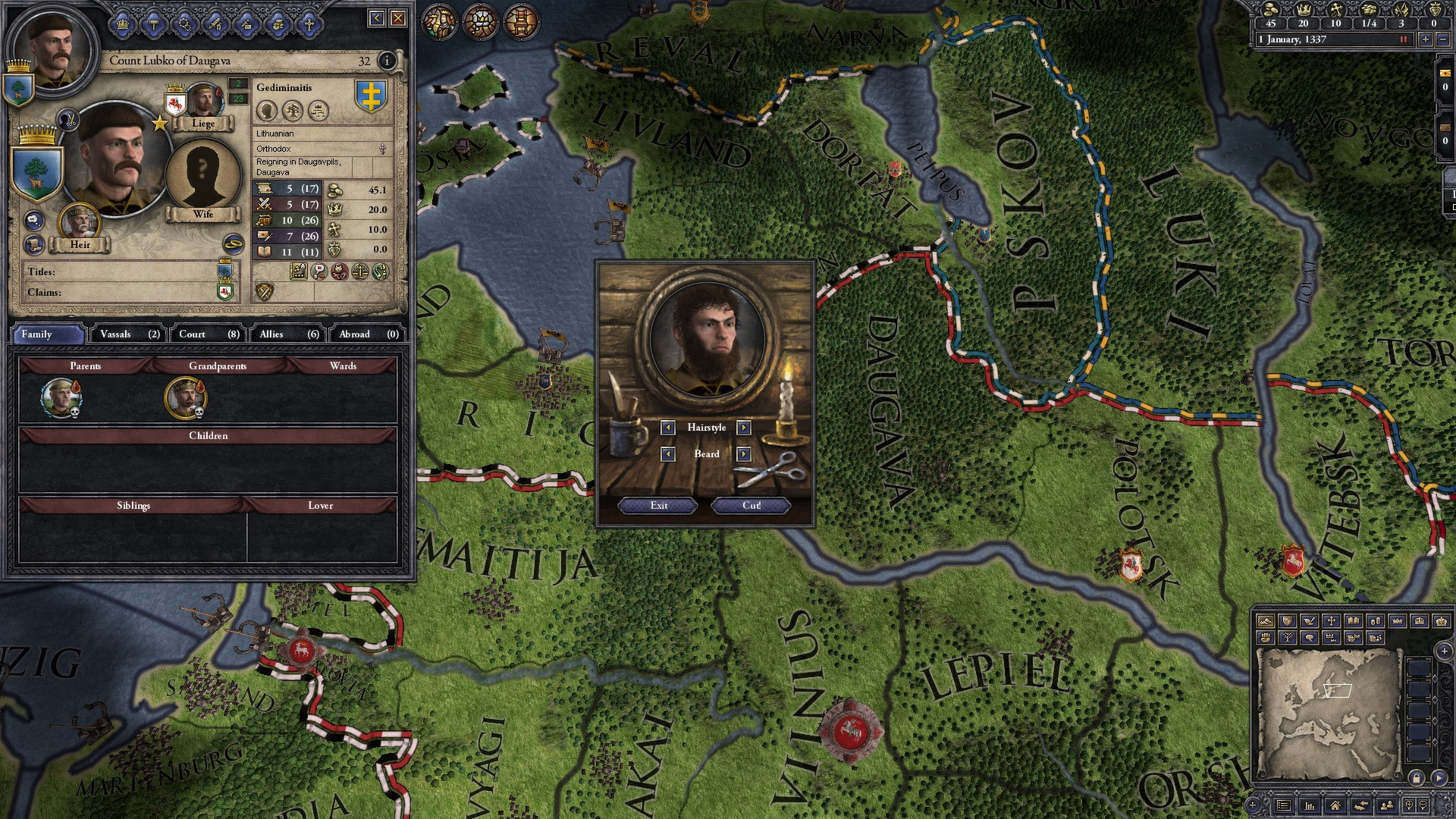This screenshot has width=1456, height=819.
Task: Open the raised fist map mode on the minimap
Action: point(1266,637)
